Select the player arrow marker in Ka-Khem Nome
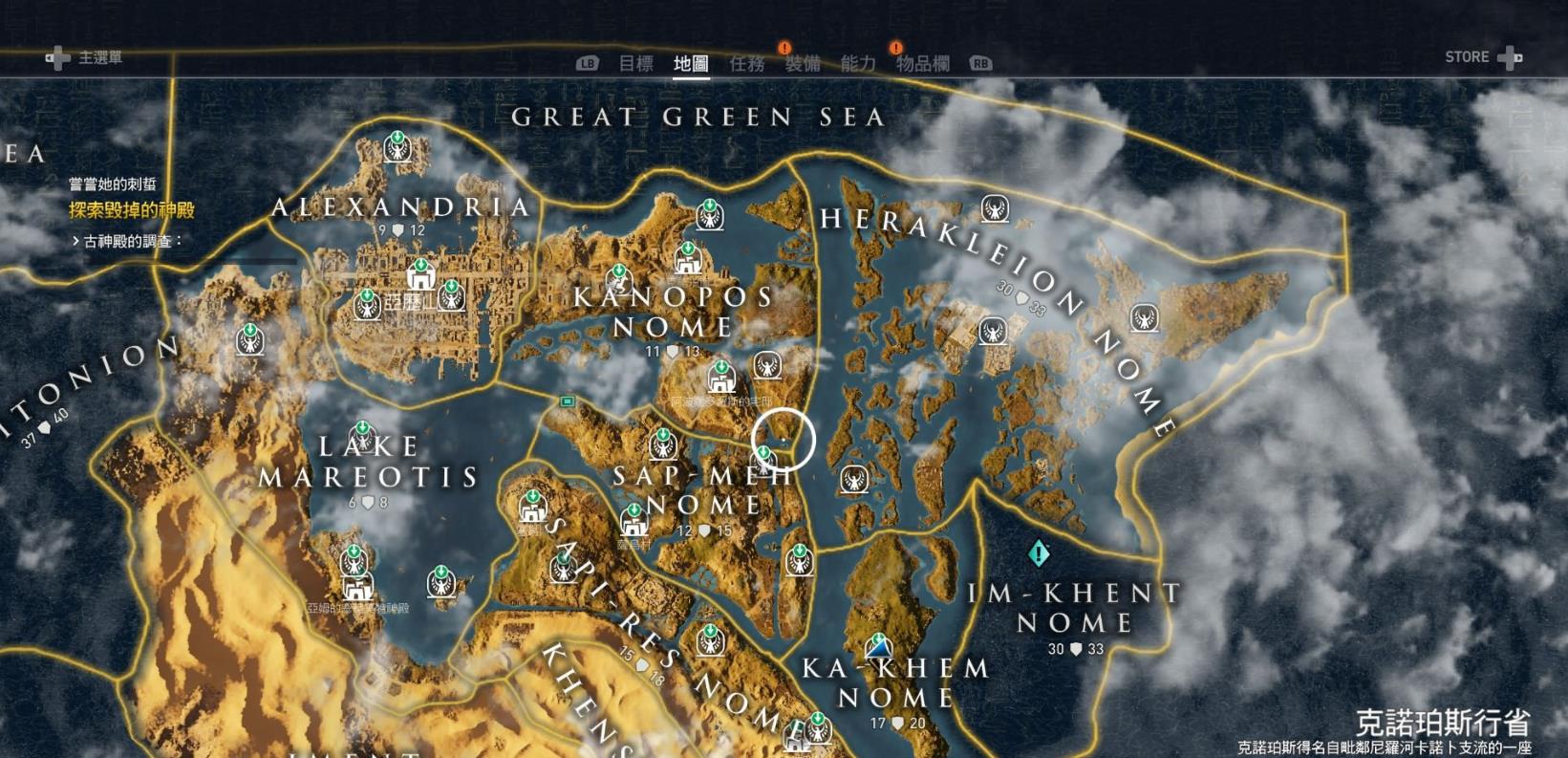The width and height of the screenshot is (1568, 758). pos(878,648)
